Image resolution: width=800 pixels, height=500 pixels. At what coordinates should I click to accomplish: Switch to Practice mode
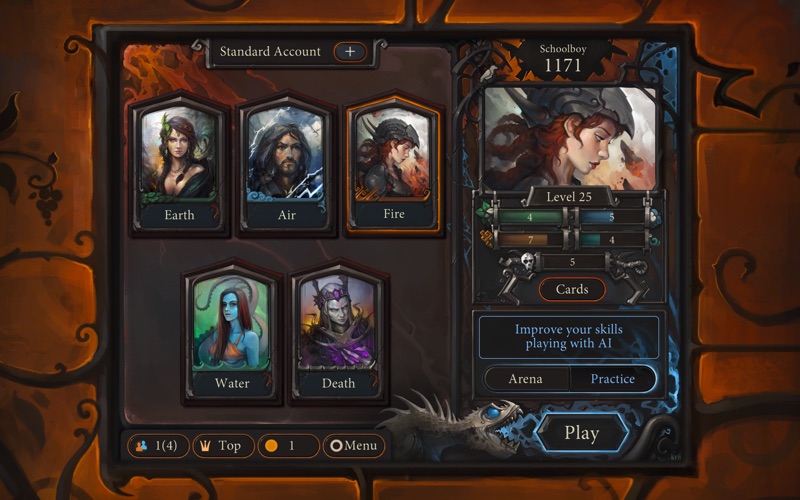[x=613, y=379]
